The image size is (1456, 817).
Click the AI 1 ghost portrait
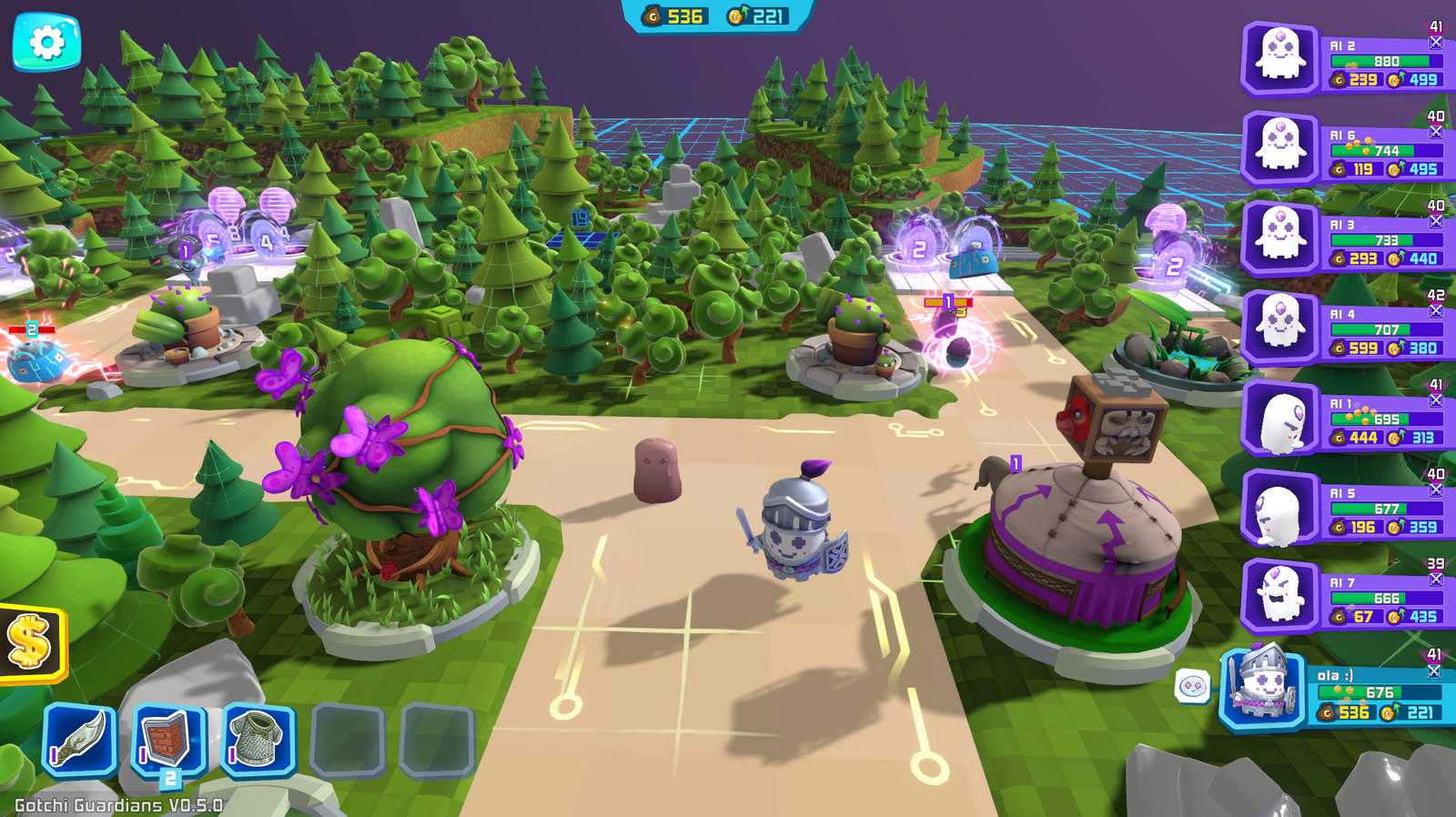tap(1280, 417)
